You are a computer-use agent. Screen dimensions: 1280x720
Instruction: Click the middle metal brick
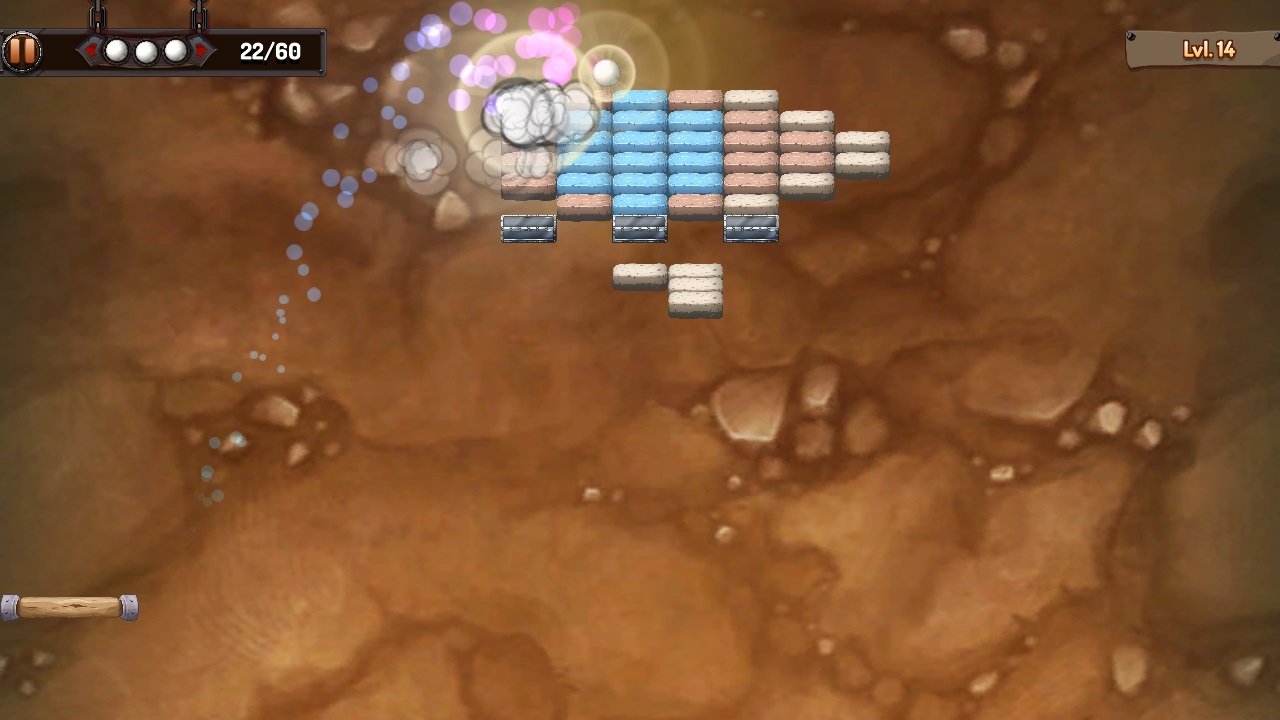[640, 227]
